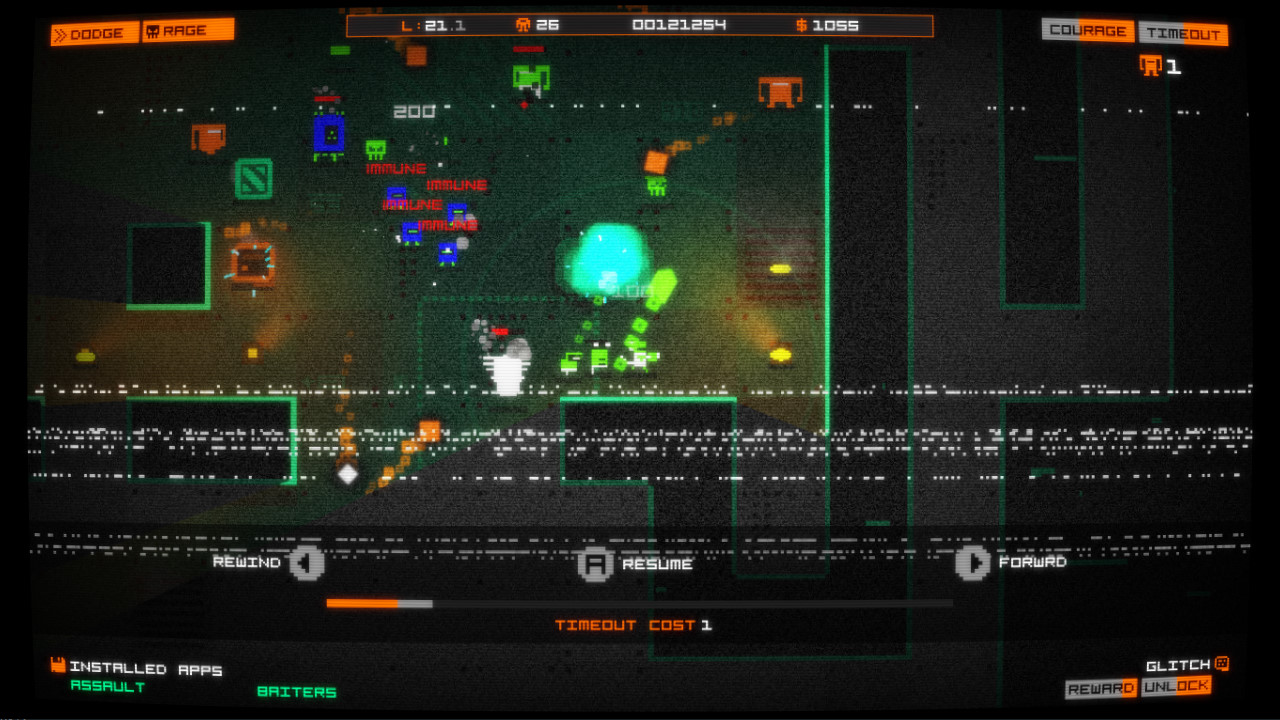The image size is (1280, 720).
Task: Click the chevron icon on the DODGE badge
Action: 62,32
